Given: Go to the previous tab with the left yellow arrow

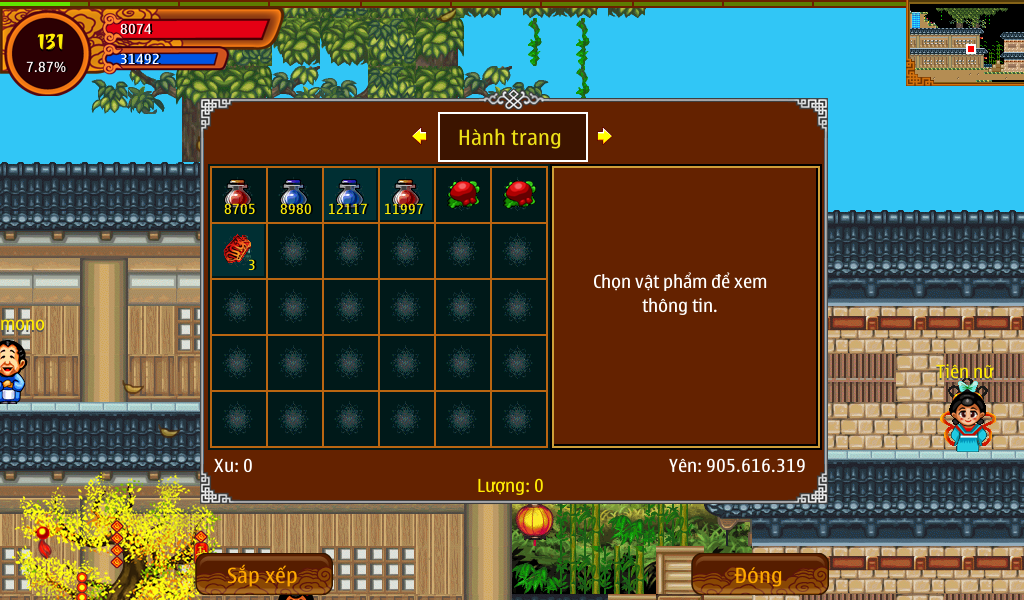Looking at the screenshot, I should click(x=419, y=136).
